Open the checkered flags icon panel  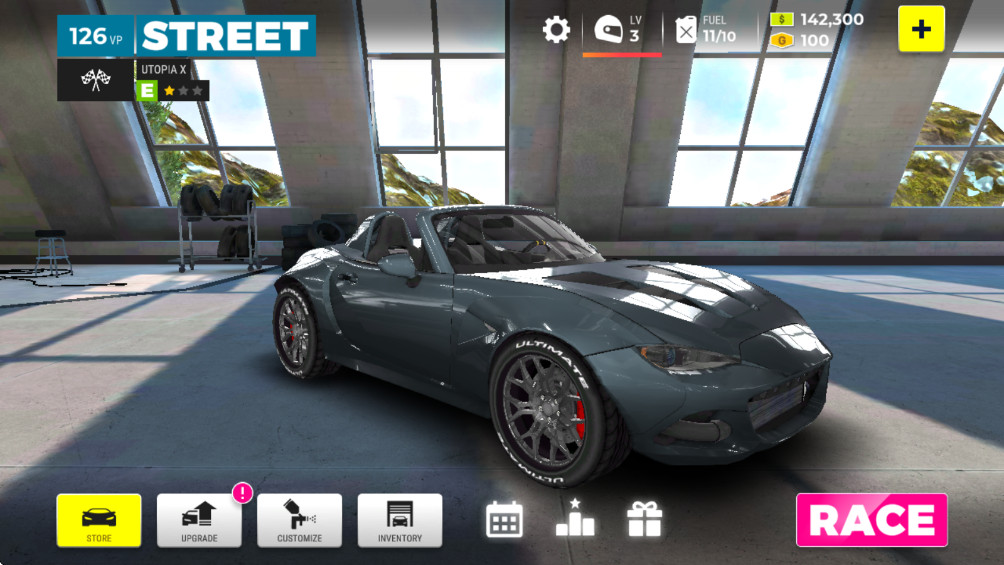(x=95, y=80)
